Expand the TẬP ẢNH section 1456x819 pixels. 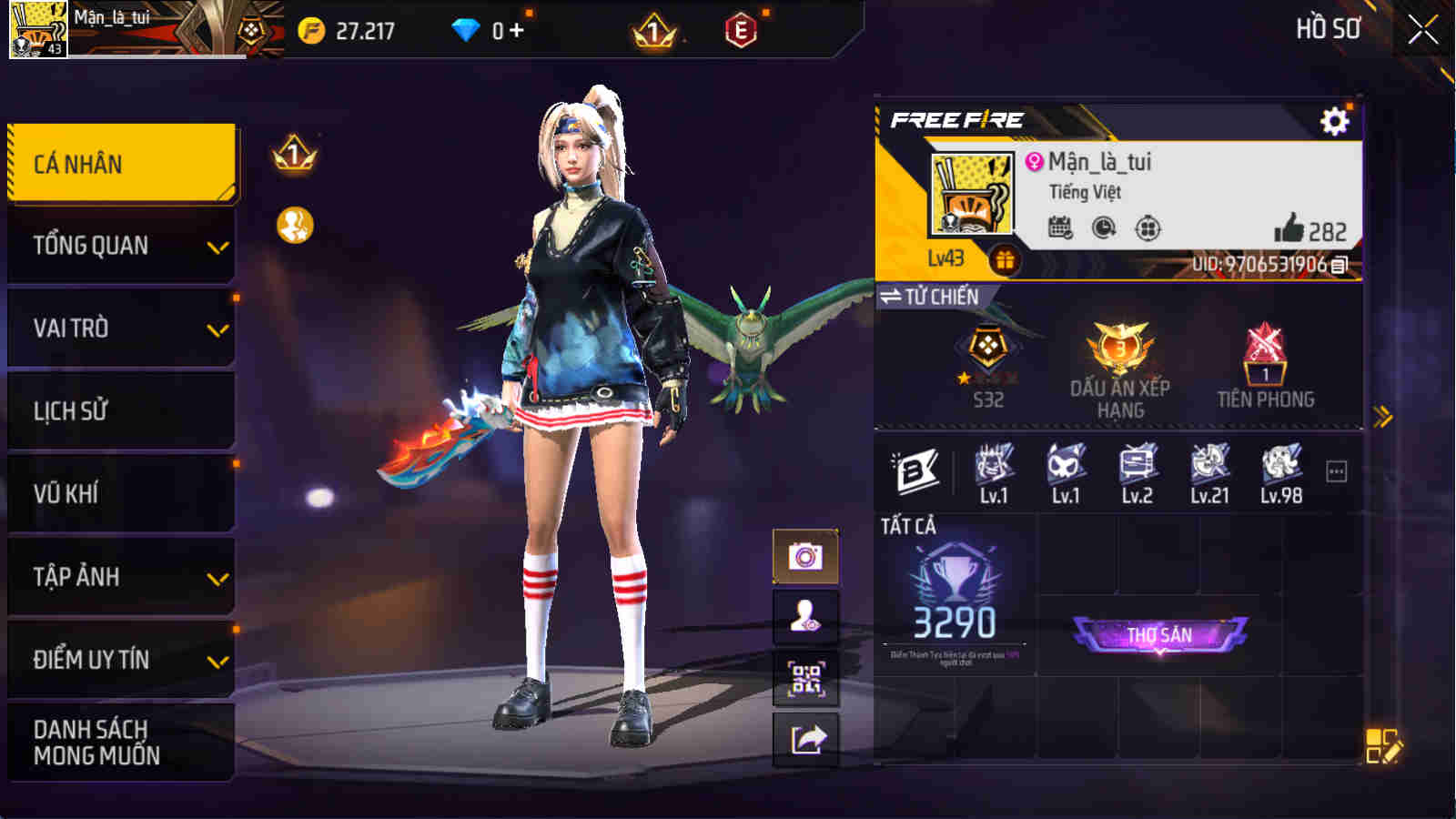(x=121, y=577)
